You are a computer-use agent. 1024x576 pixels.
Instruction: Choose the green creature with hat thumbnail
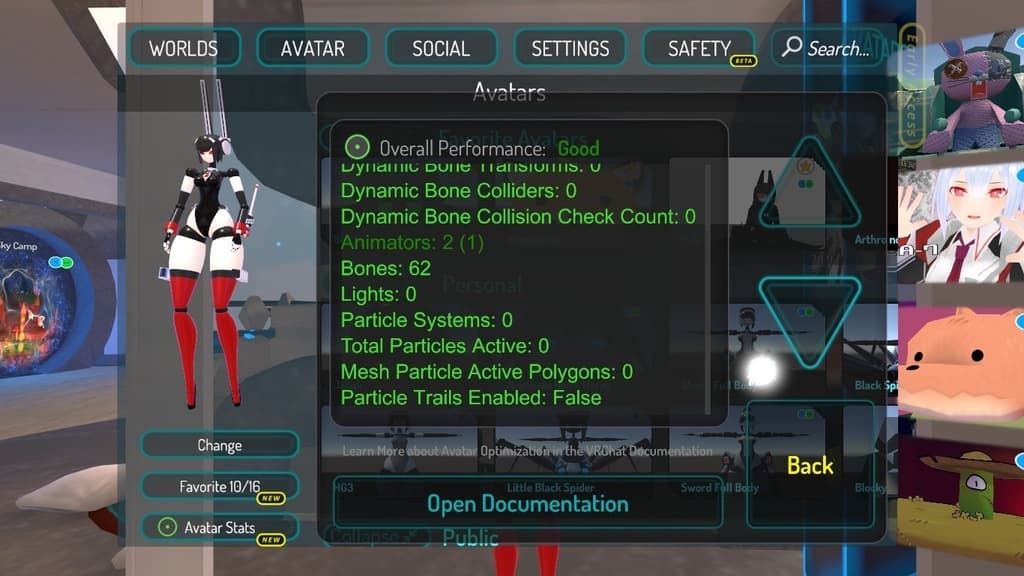(960, 490)
